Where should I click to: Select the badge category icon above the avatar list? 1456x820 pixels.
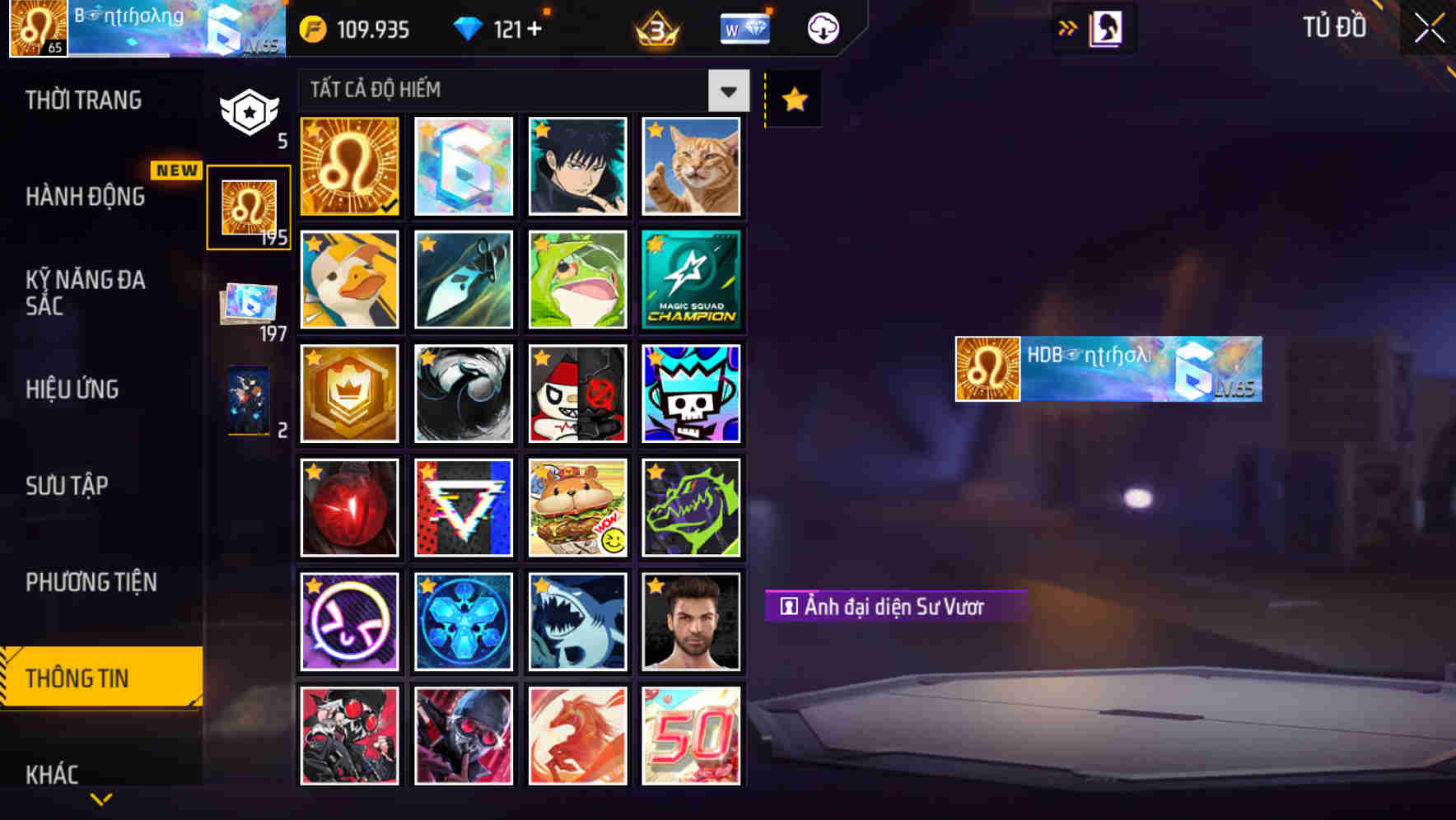pyautogui.click(x=249, y=111)
